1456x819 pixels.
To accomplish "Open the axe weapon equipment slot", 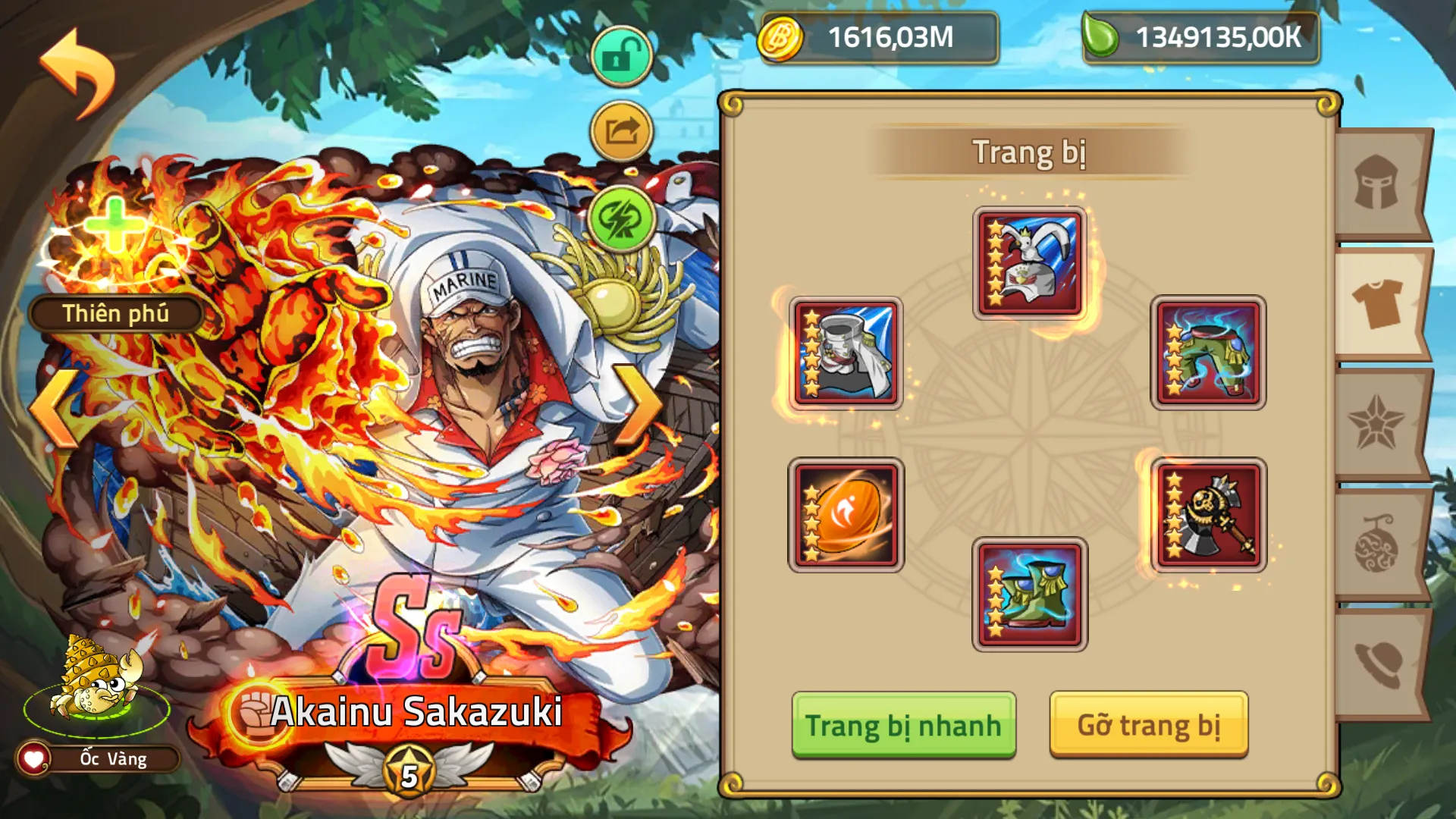I will (1209, 514).
